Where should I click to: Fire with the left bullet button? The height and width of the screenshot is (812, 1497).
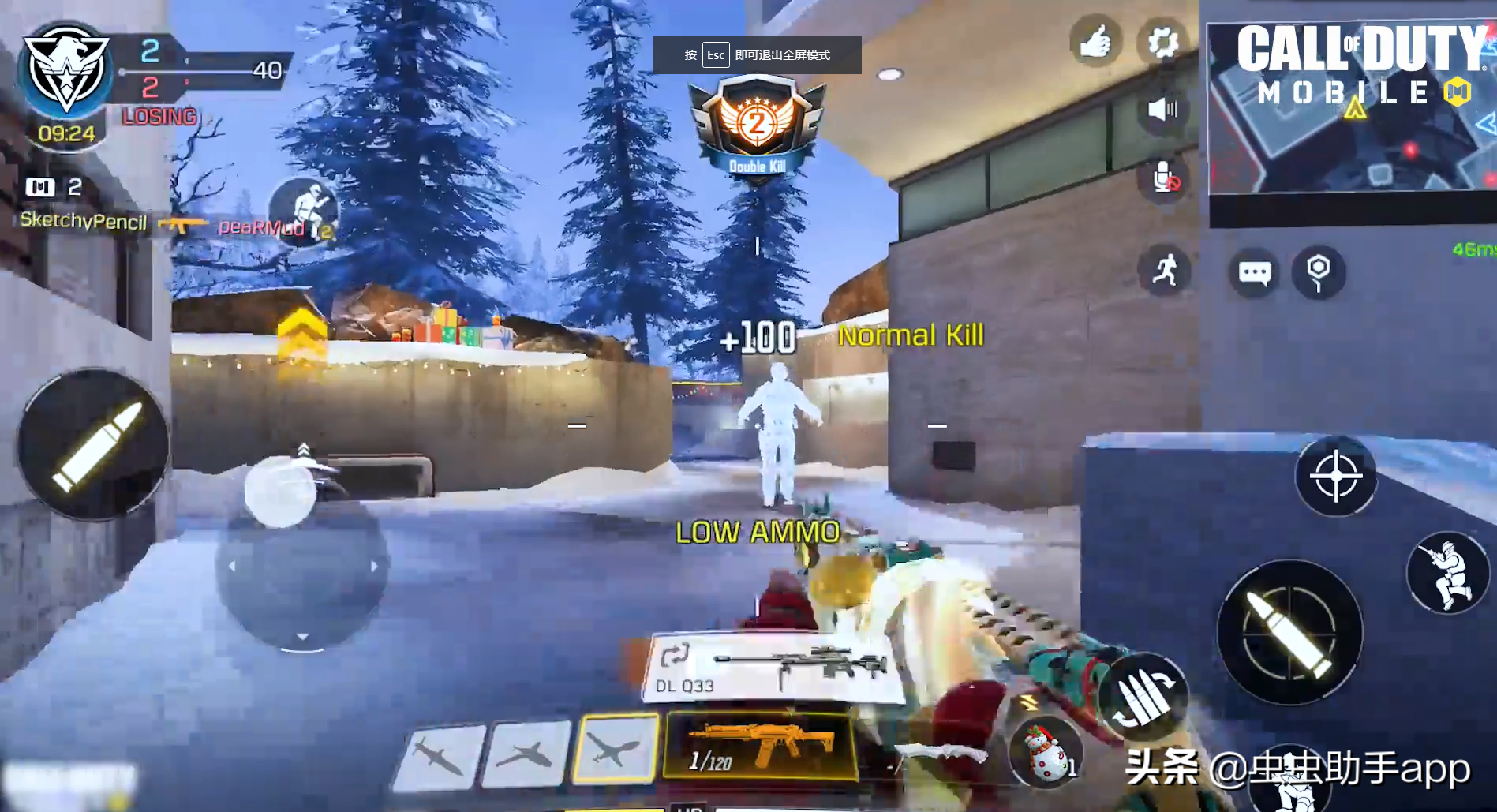93,444
